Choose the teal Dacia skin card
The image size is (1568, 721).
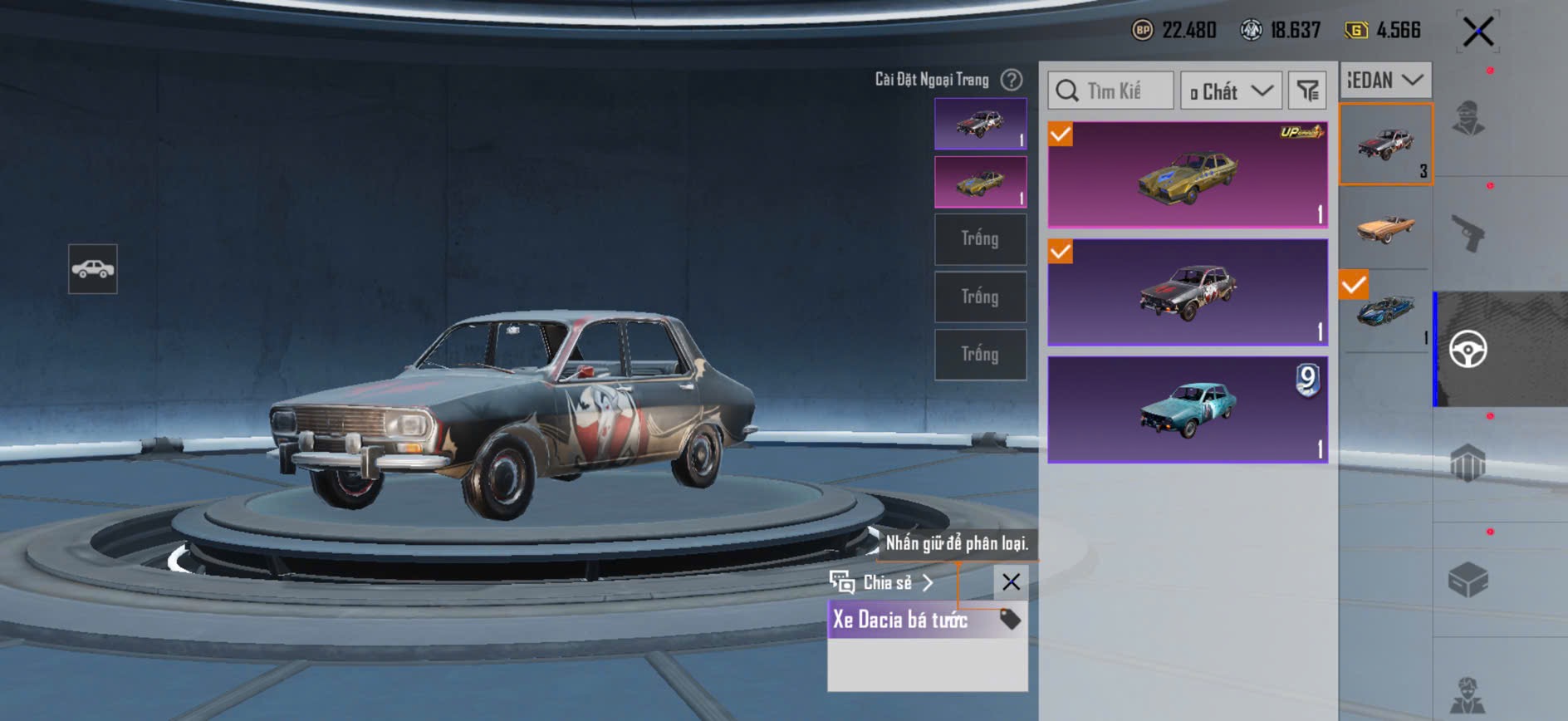click(x=1187, y=410)
